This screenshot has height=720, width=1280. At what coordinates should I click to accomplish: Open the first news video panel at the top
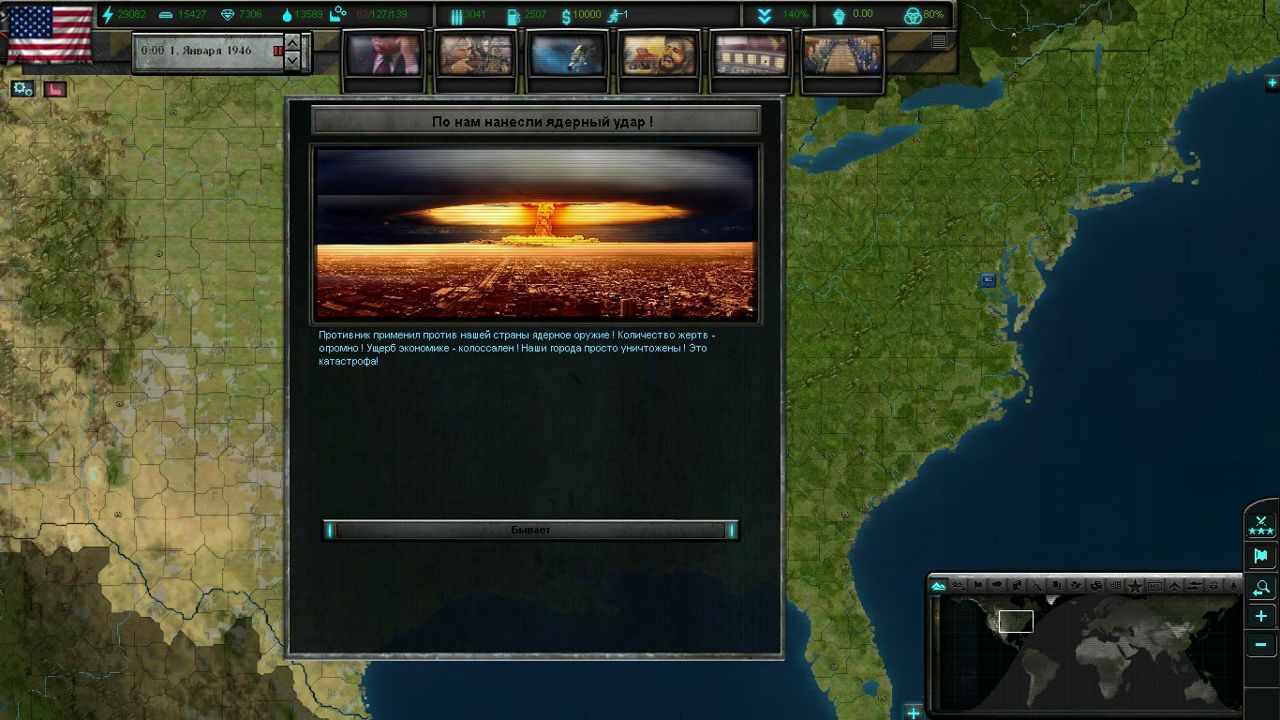[x=385, y=55]
